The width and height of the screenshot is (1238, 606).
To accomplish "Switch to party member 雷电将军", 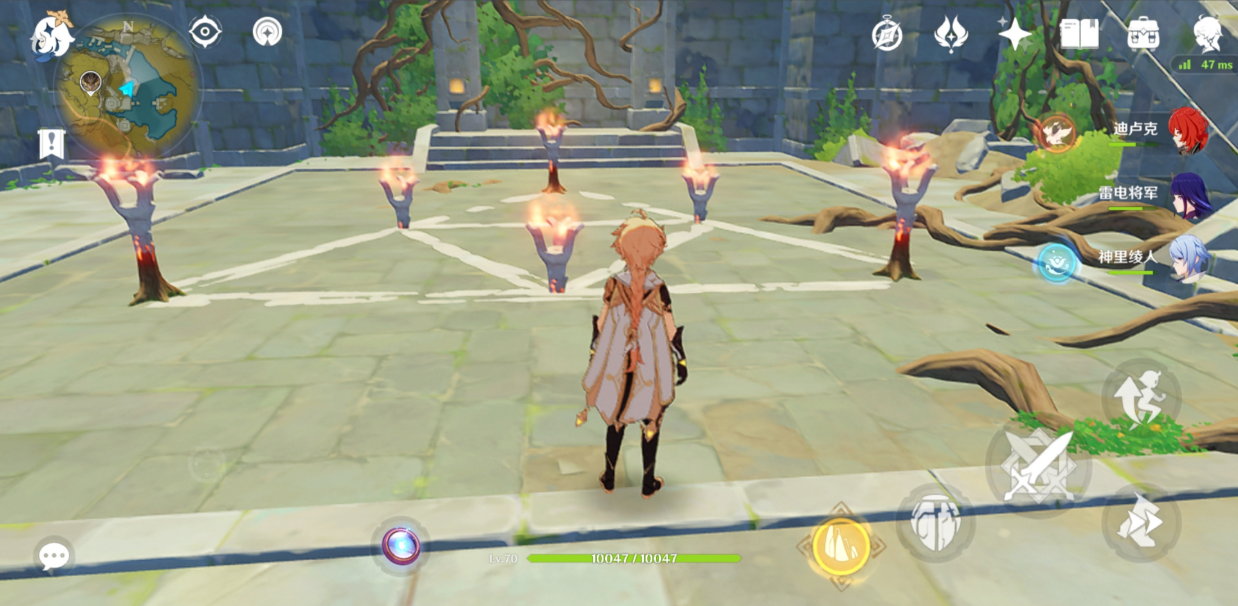I will tap(1190, 195).
